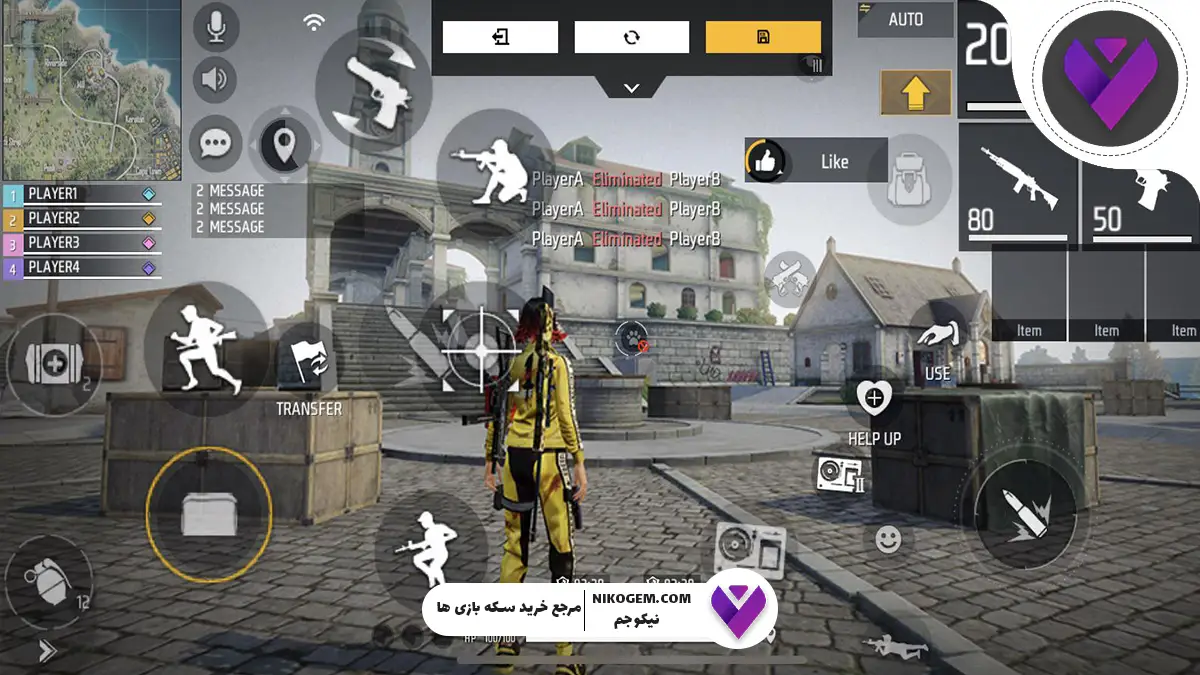This screenshot has width=1200, height=675.
Task: Tap the fire bullet button
Action: coord(1025,513)
